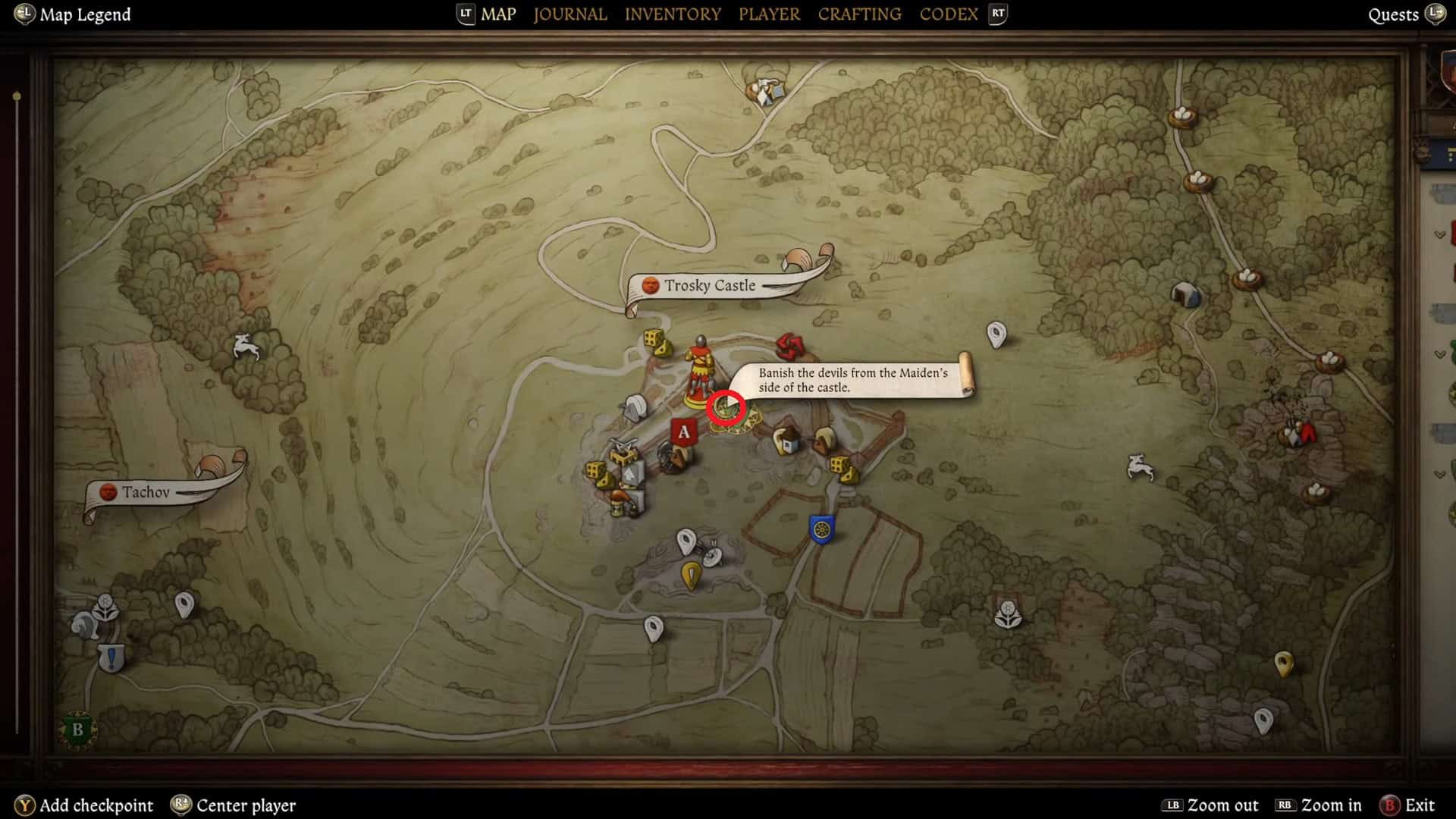This screenshot has width=1456, height=819.
Task: Select the blue shield marker with gold emblem
Action: (x=821, y=529)
